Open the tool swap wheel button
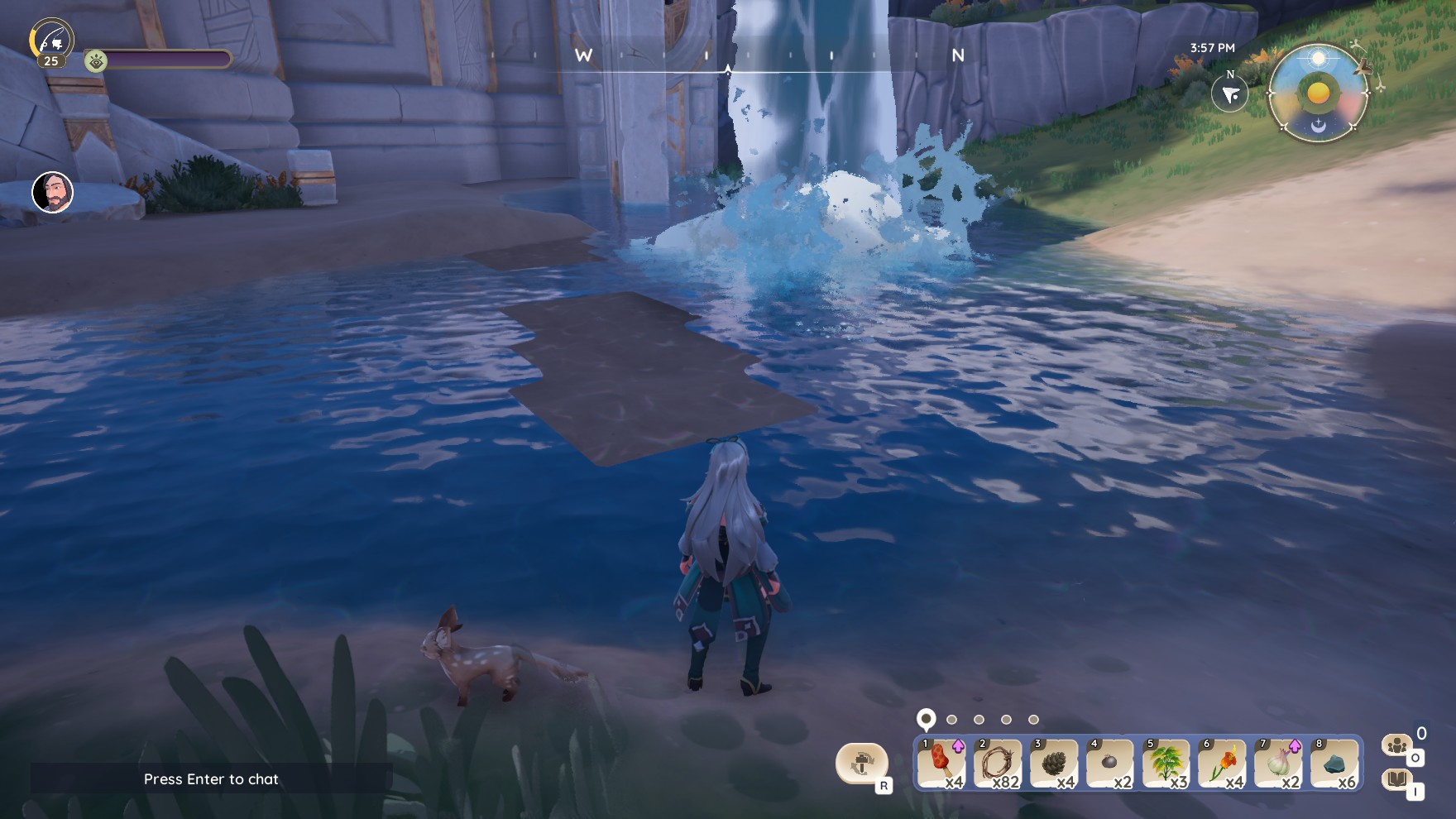The height and width of the screenshot is (819, 1456). pyautogui.click(x=861, y=762)
